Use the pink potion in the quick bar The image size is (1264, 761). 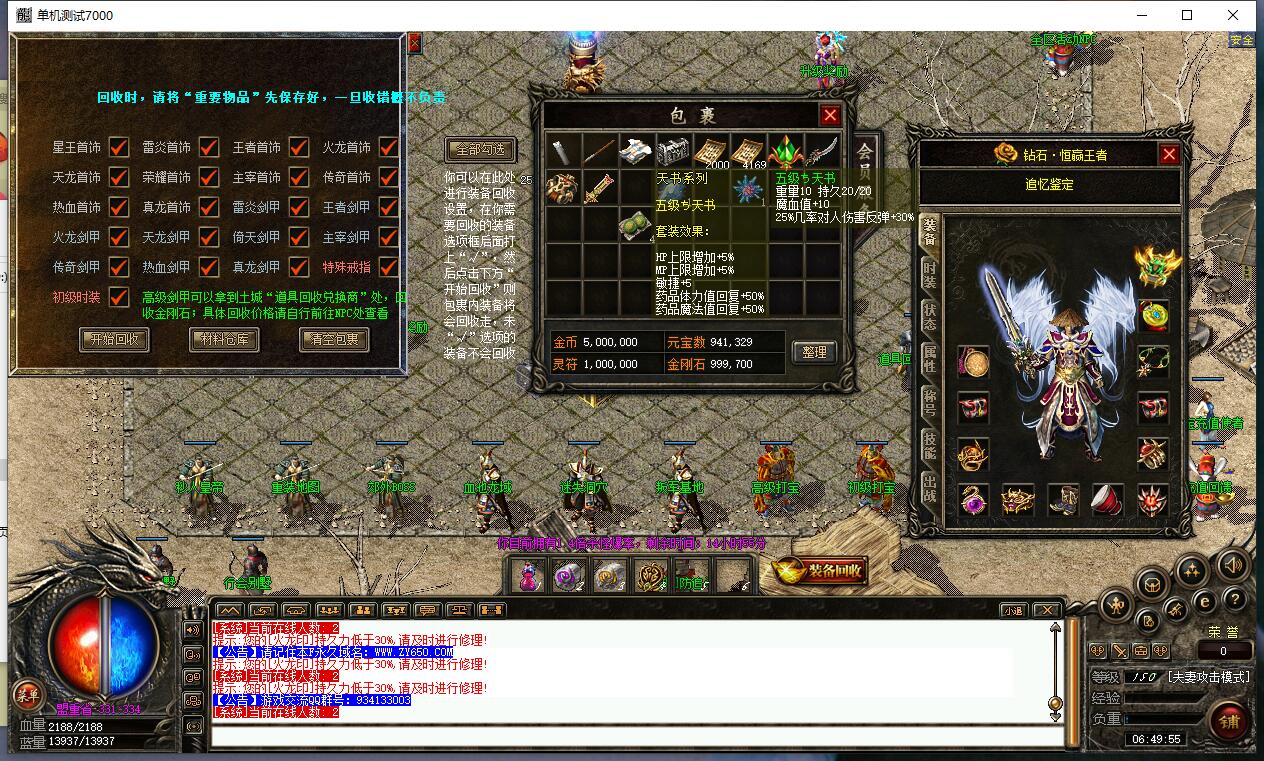point(527,575)
